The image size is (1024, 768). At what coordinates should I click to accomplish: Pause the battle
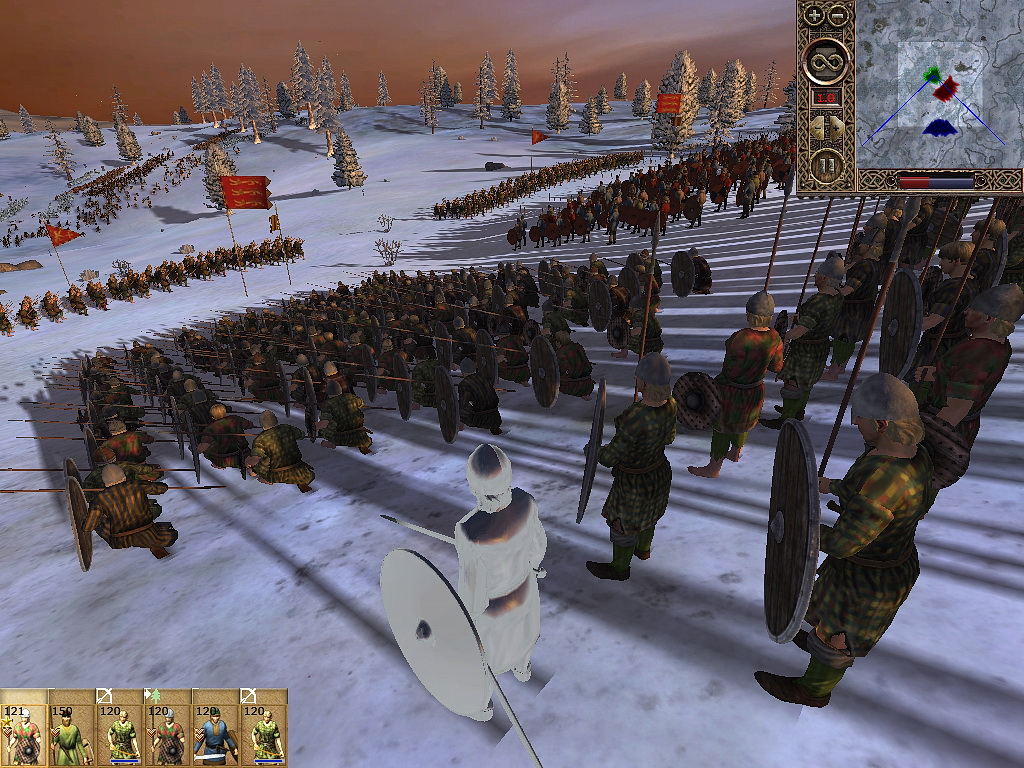click(x=826, y=165)
